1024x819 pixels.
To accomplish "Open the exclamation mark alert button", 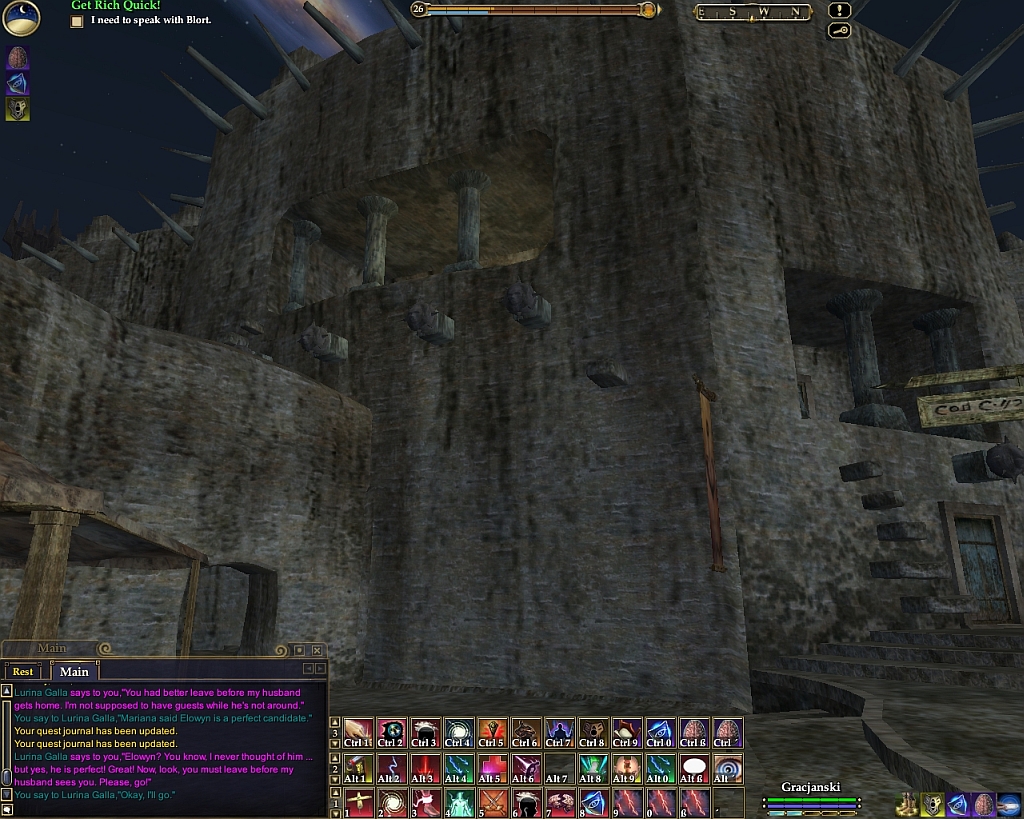I will tap(840, 11).
